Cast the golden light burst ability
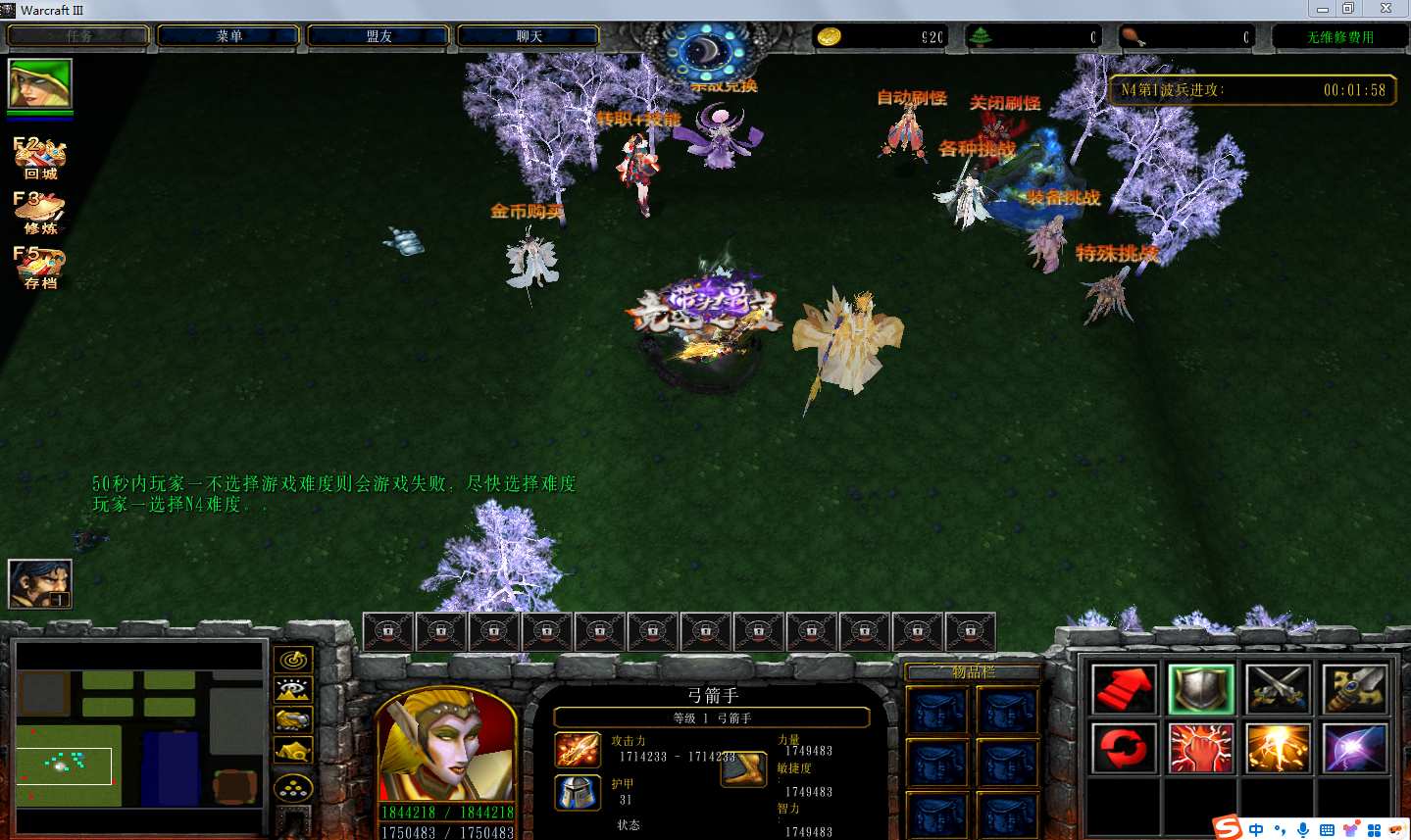The width and height of the screenshot is (1411, 840). [1278, 749]
